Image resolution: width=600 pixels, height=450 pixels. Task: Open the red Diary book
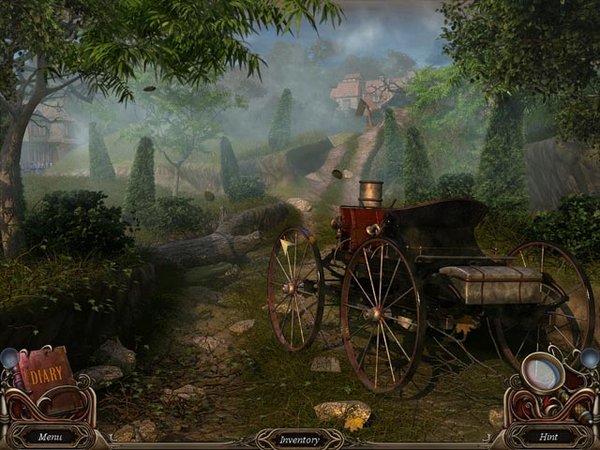pyautogui.click(x=45, y=379)
